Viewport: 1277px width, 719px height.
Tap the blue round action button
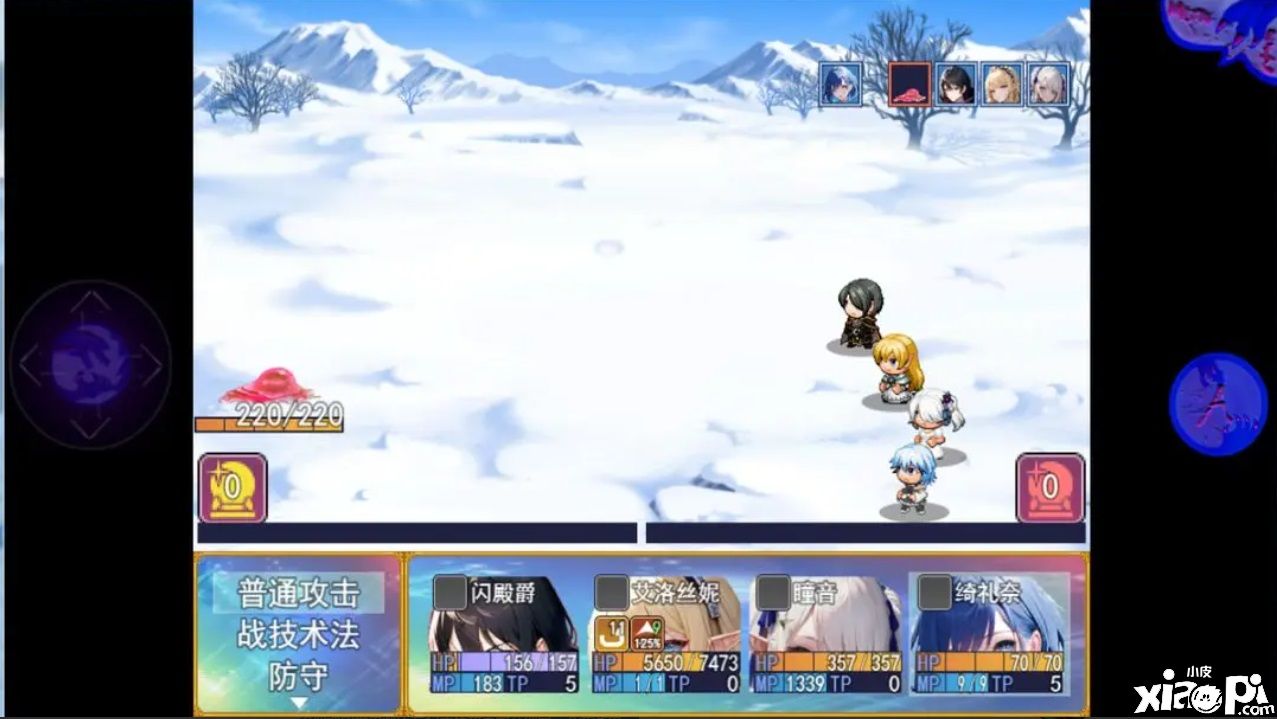(1217, 403)
